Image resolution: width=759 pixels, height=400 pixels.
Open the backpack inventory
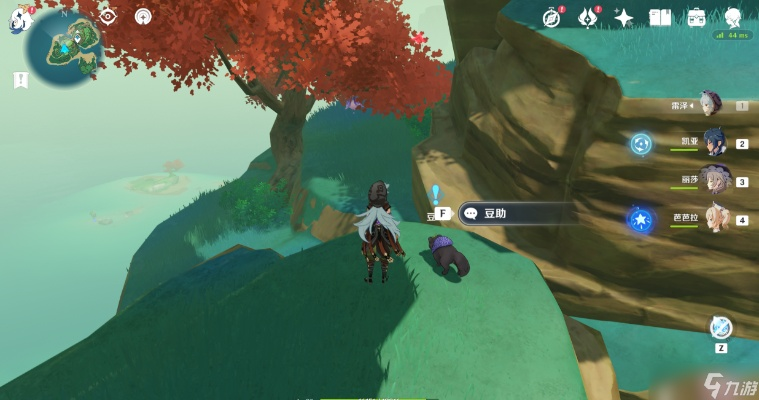point(697,17)
